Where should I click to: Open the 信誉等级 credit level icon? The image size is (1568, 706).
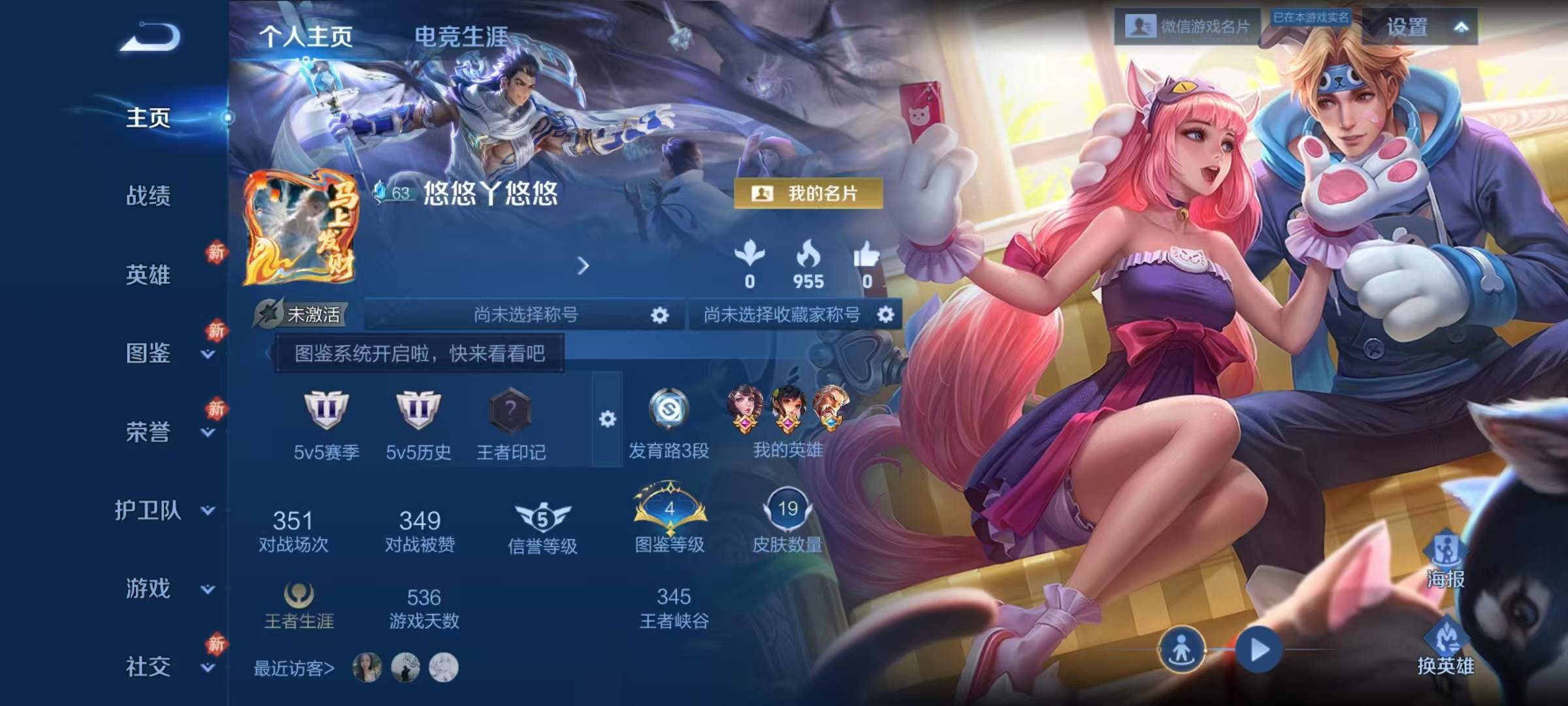543,516
